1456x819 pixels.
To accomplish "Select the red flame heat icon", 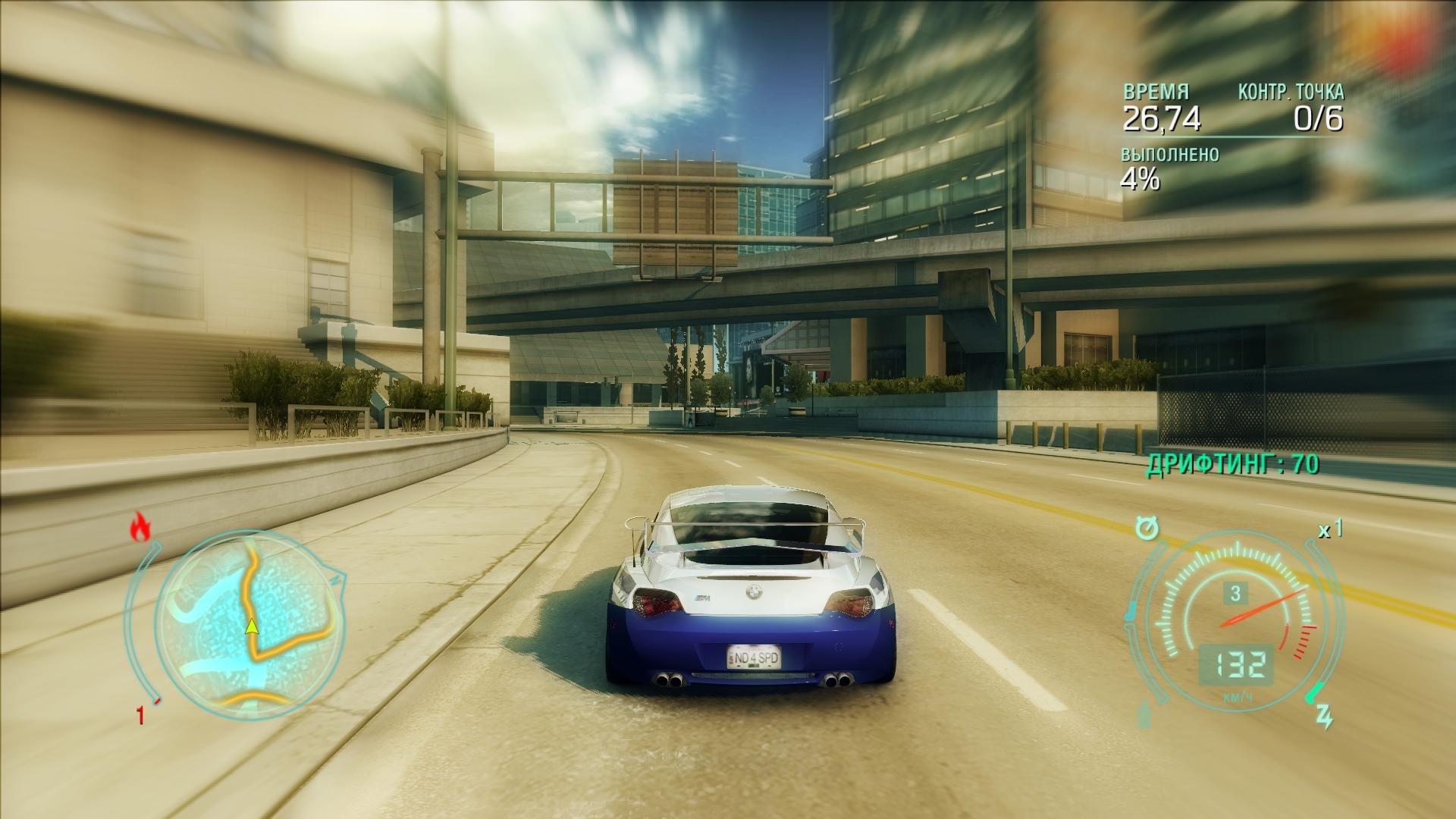I will 140,527.
